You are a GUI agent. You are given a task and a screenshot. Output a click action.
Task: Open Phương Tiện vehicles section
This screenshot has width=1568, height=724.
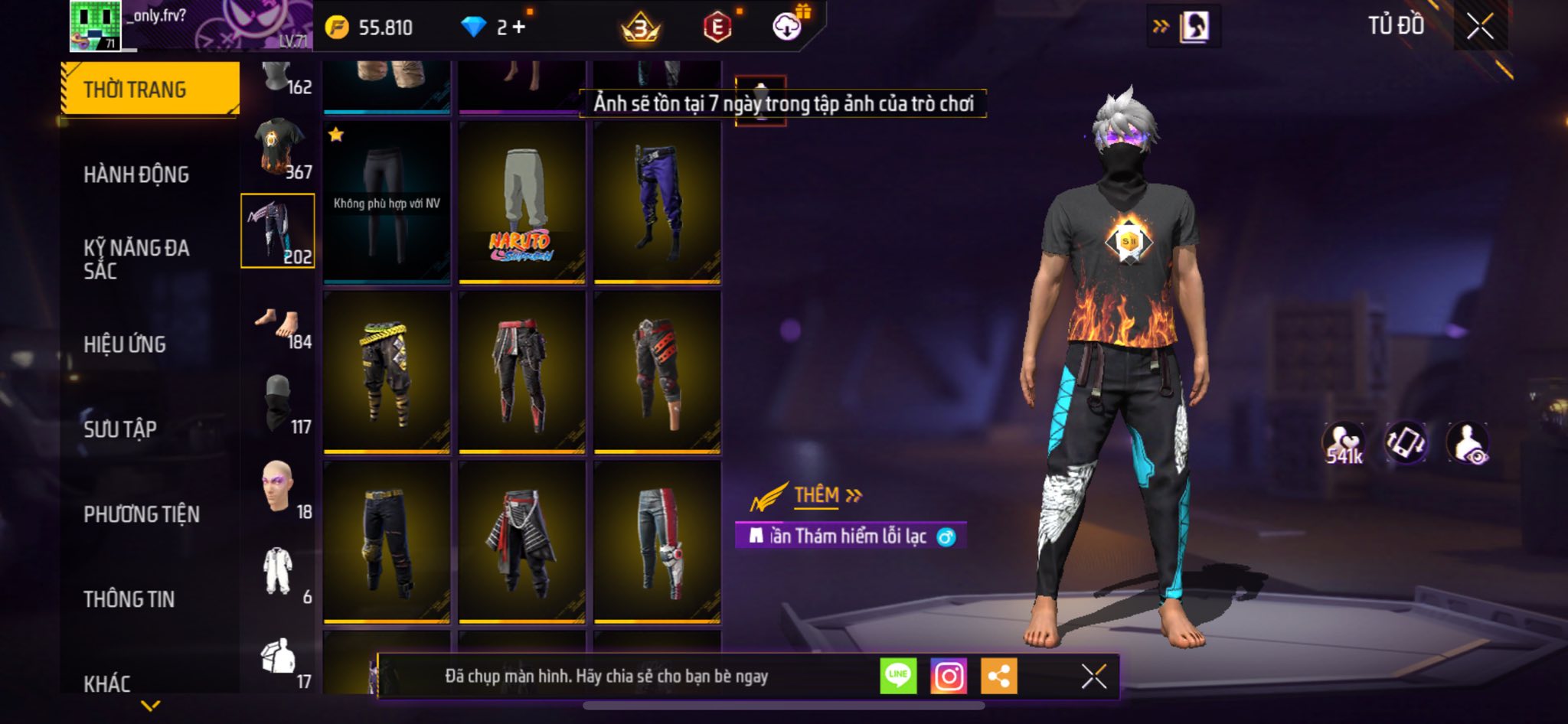(142, 514)
